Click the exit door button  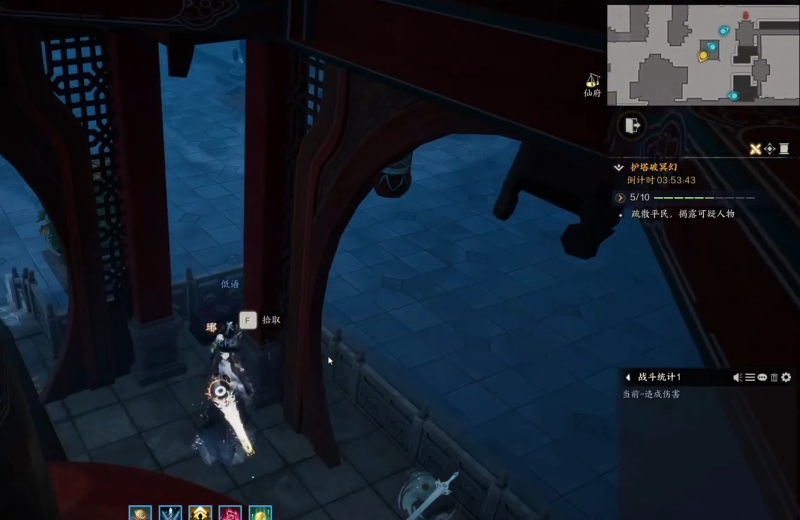632,125
